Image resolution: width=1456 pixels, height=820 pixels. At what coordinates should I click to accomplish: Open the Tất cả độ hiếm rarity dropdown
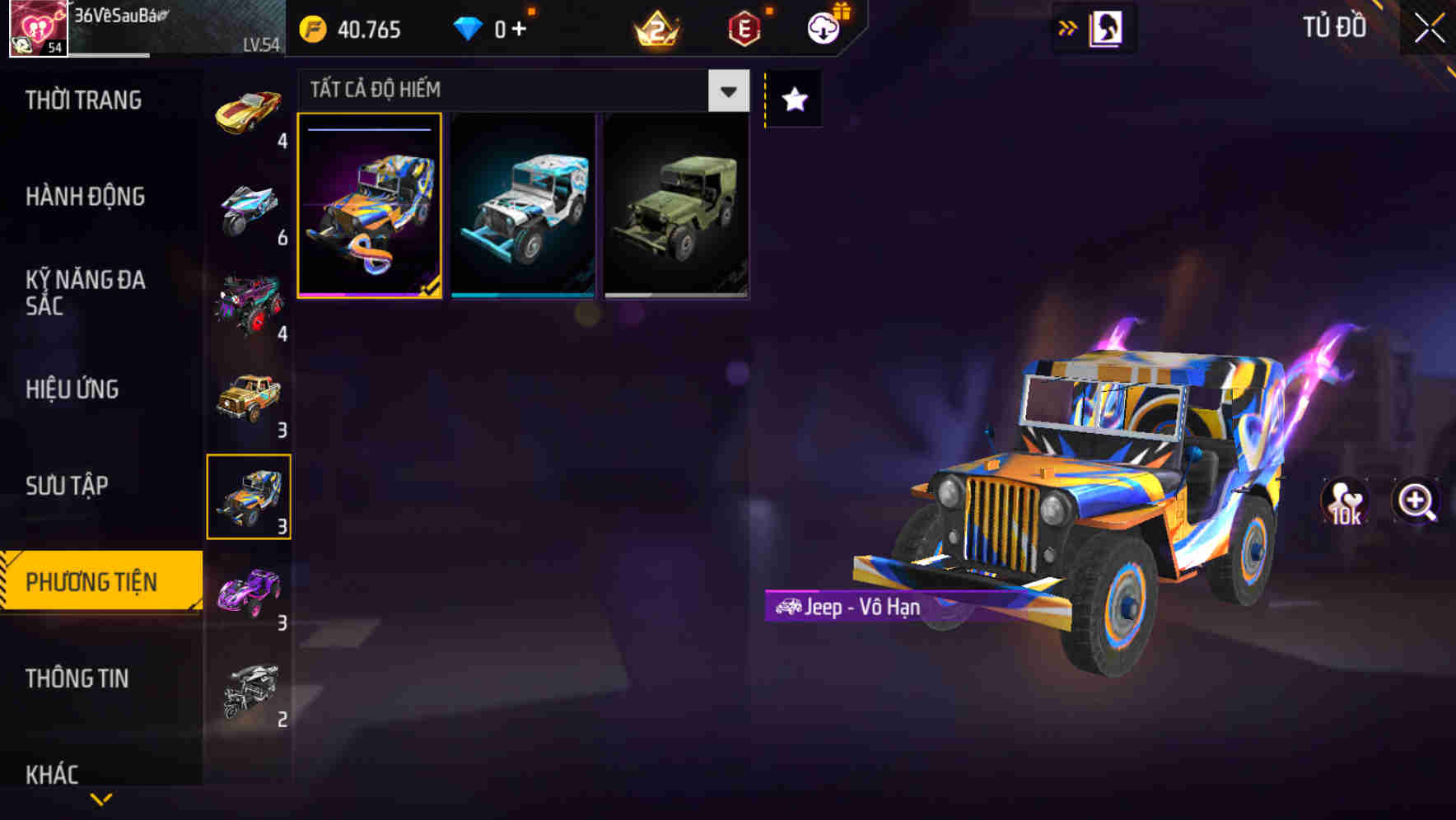494,90
